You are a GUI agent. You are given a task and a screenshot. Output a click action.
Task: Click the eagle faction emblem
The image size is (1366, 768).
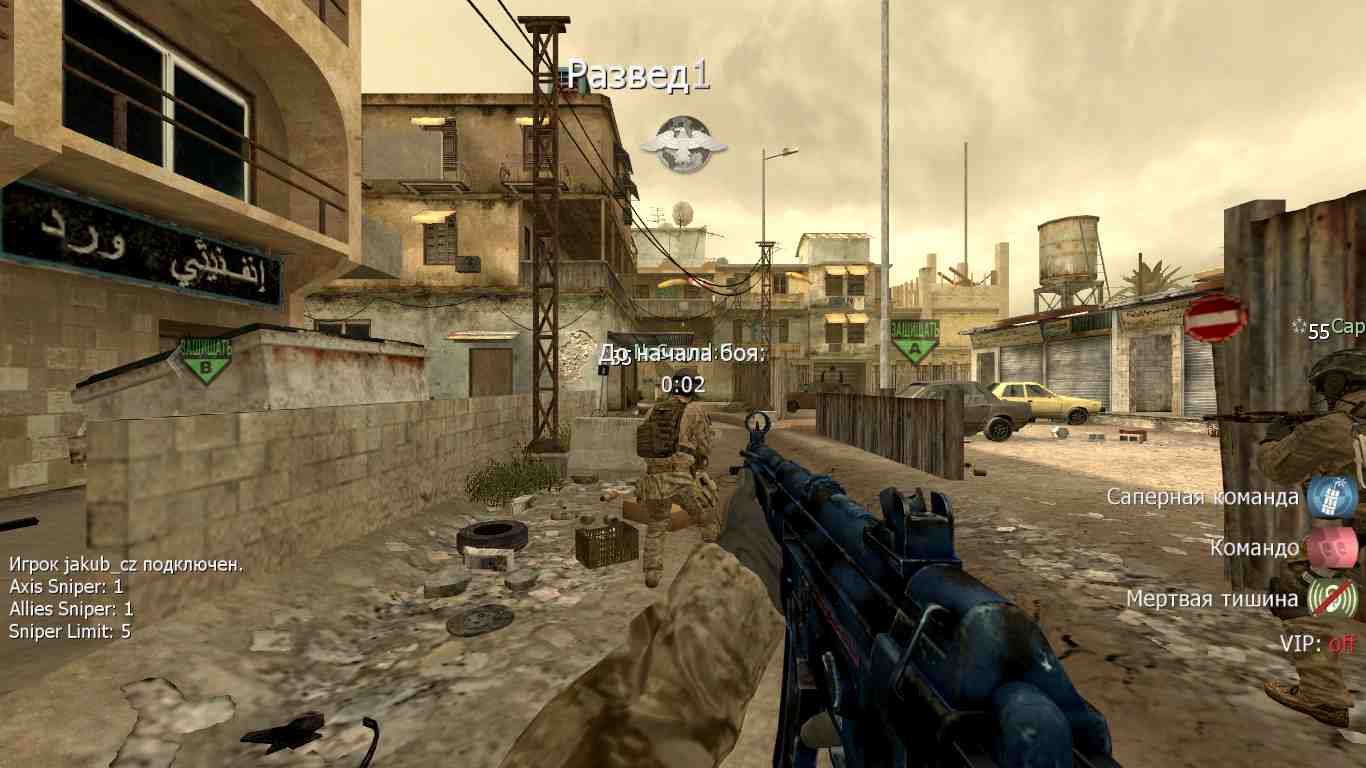point(684,144)
